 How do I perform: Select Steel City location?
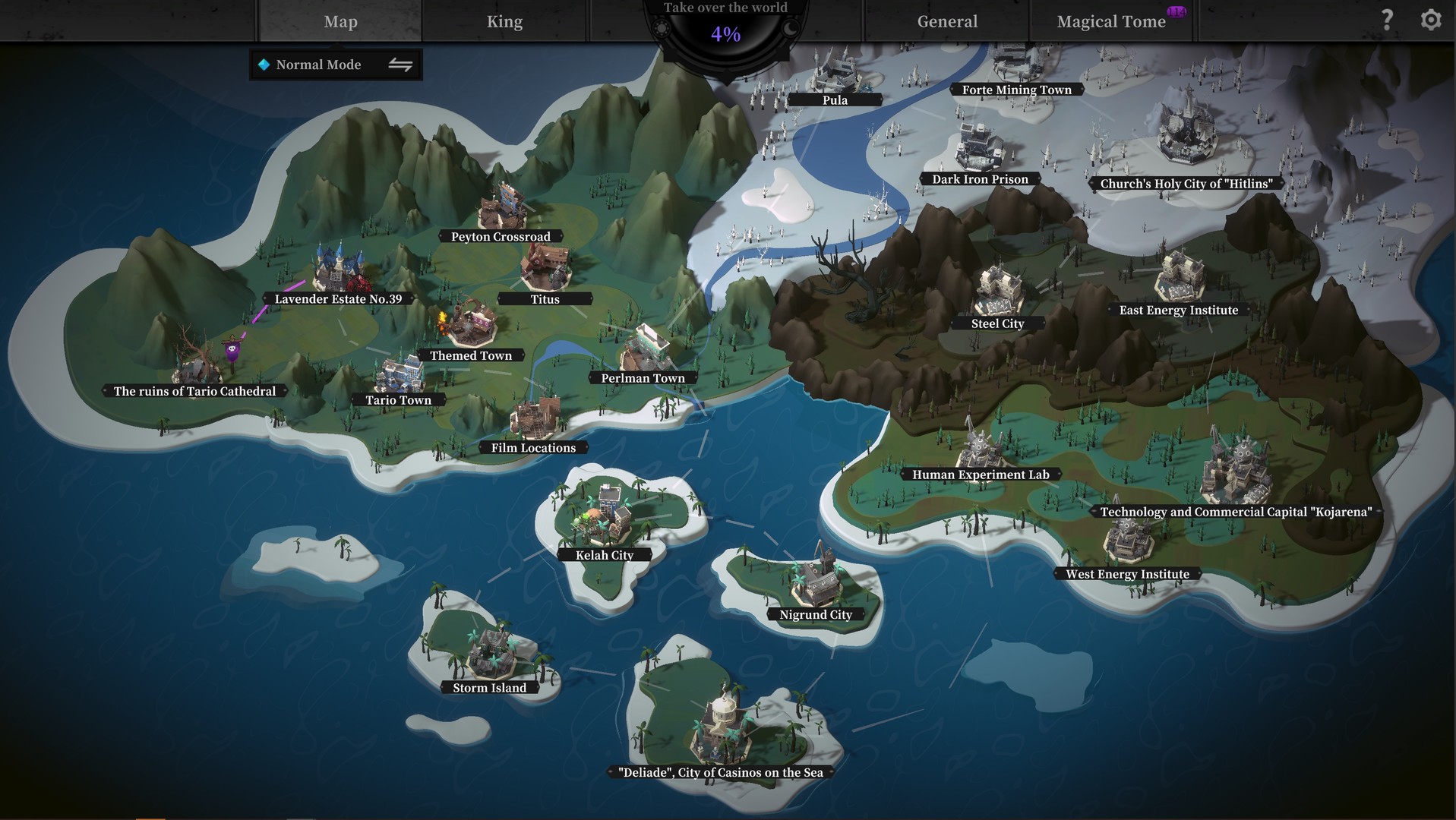click(997, 323)
